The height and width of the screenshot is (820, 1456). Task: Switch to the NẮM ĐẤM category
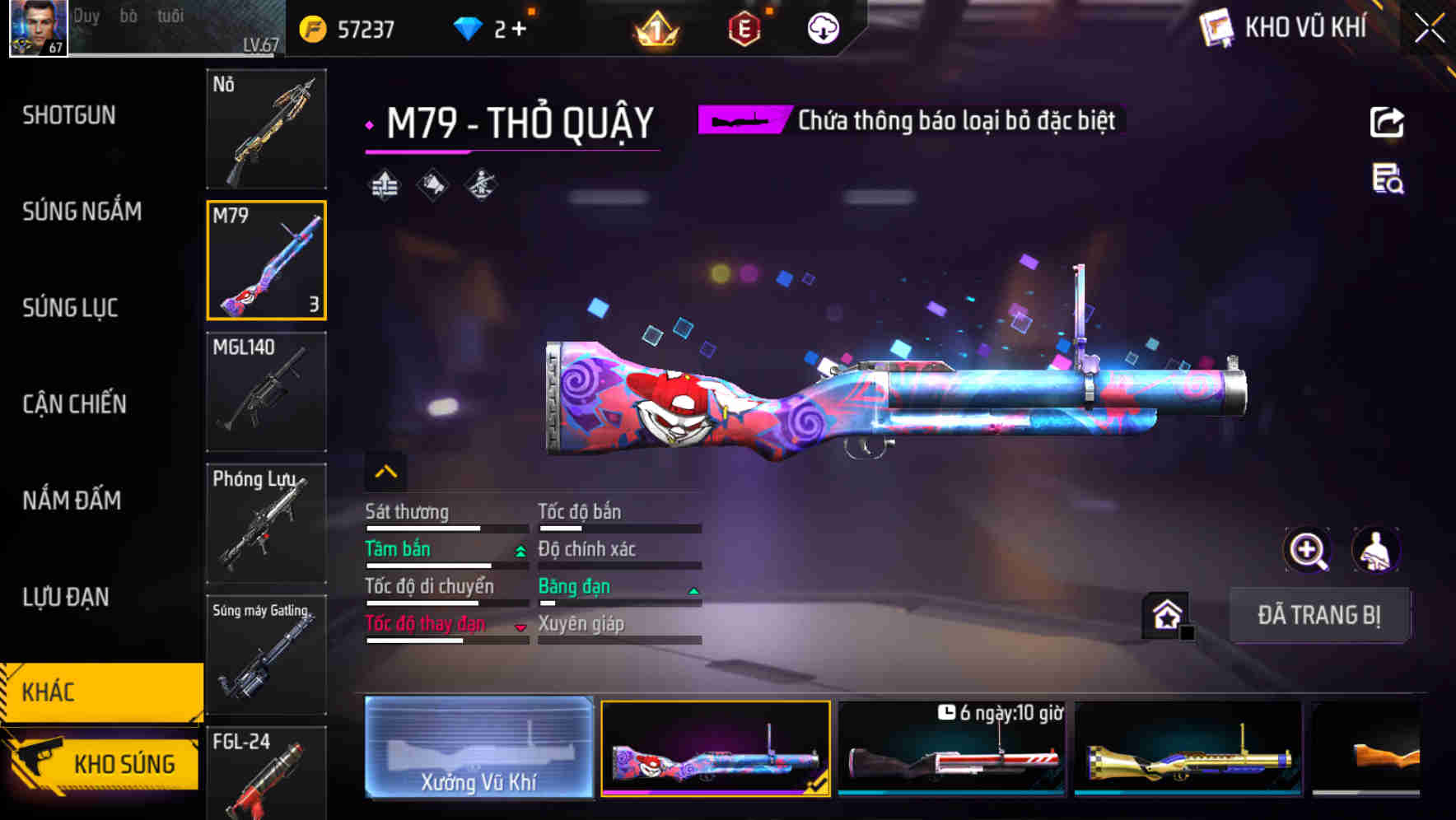[x=72, y=501]
